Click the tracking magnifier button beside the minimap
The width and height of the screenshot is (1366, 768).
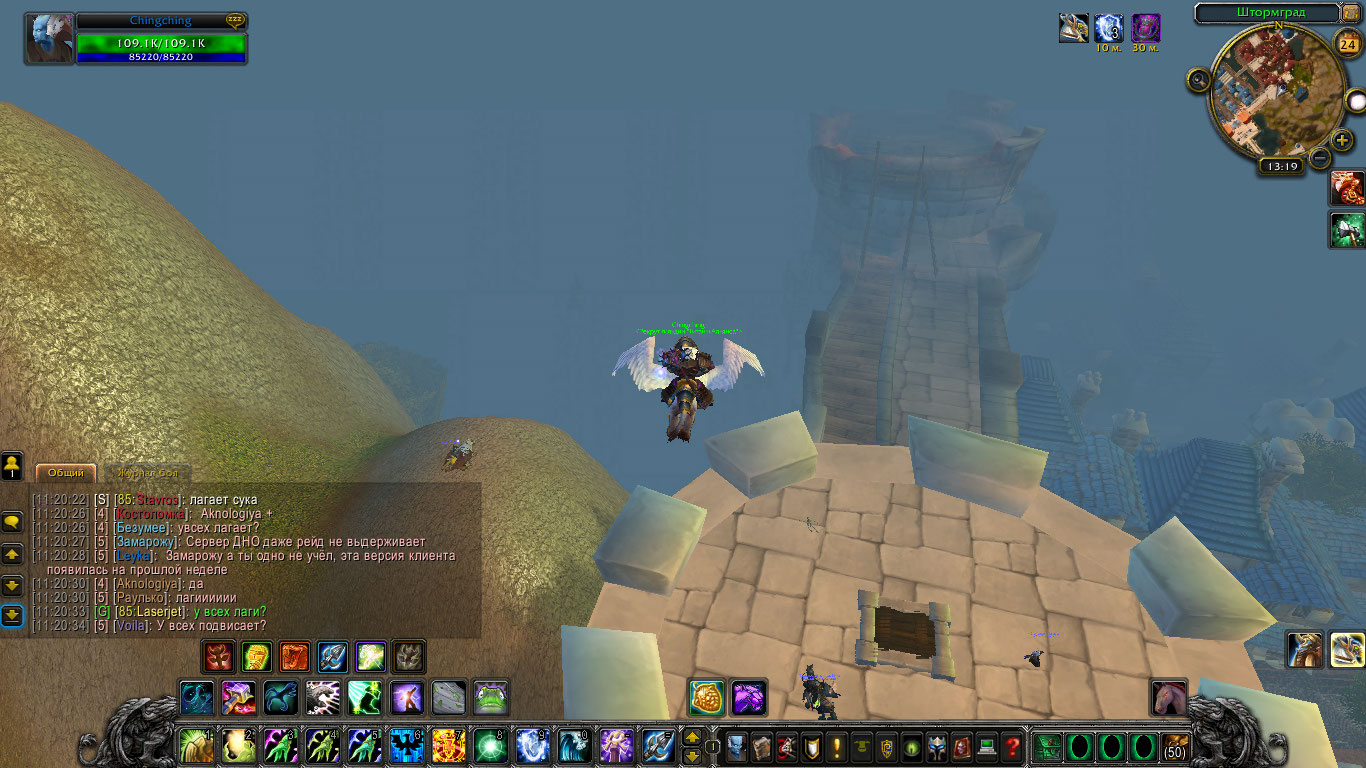[x=1199, y=80]
